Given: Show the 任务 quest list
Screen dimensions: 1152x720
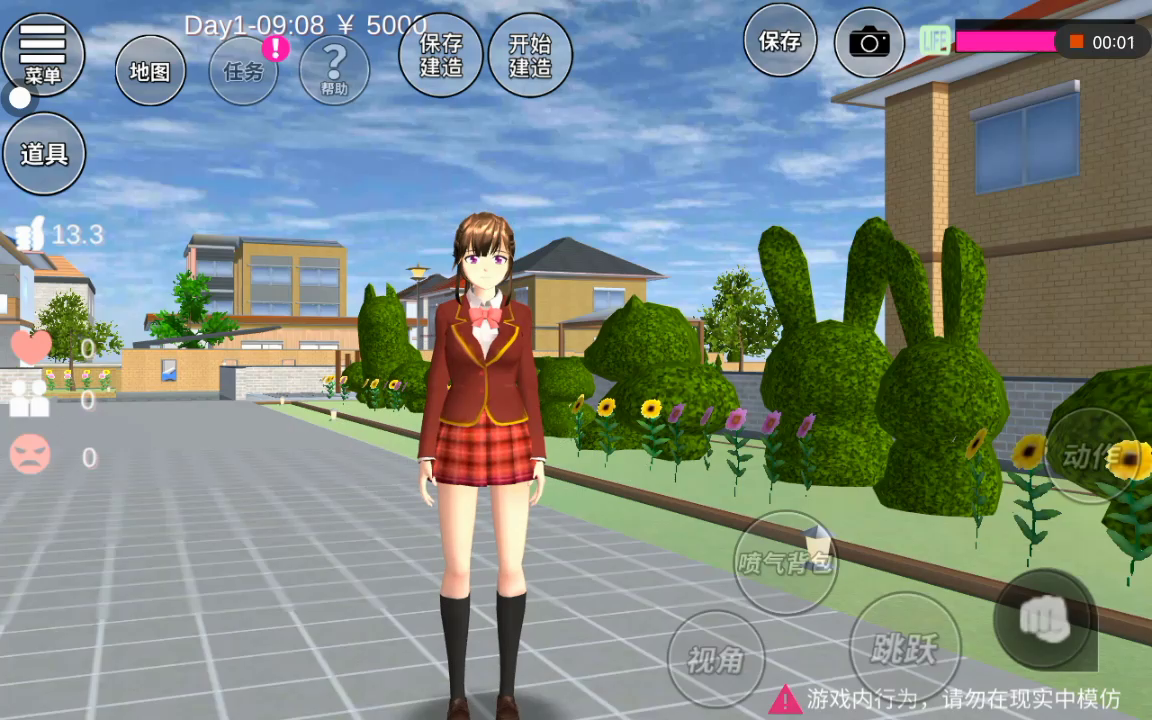Looking at the screenshot, I should 244,71.
